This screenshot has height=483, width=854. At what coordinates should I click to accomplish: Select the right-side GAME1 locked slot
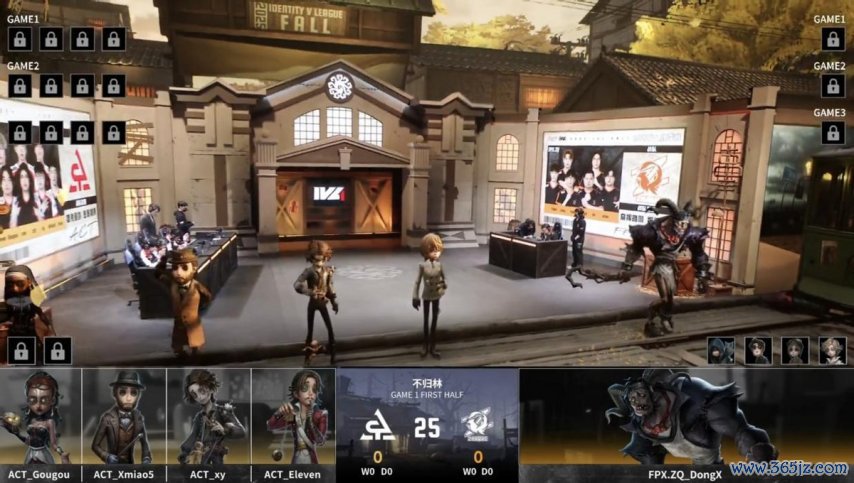(x=832, y=39)
